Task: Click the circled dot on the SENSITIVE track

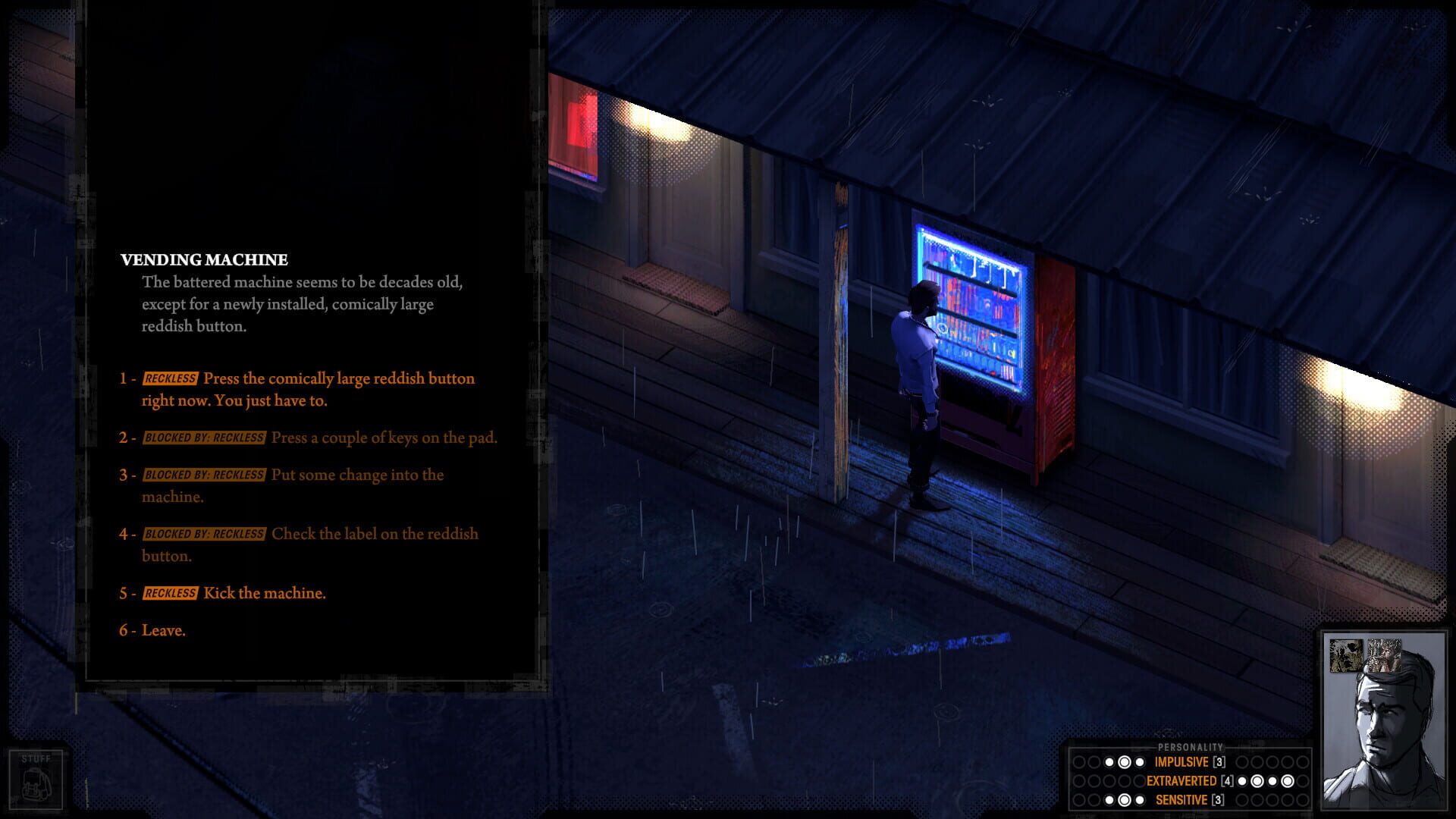Action: pos(1125,799)
